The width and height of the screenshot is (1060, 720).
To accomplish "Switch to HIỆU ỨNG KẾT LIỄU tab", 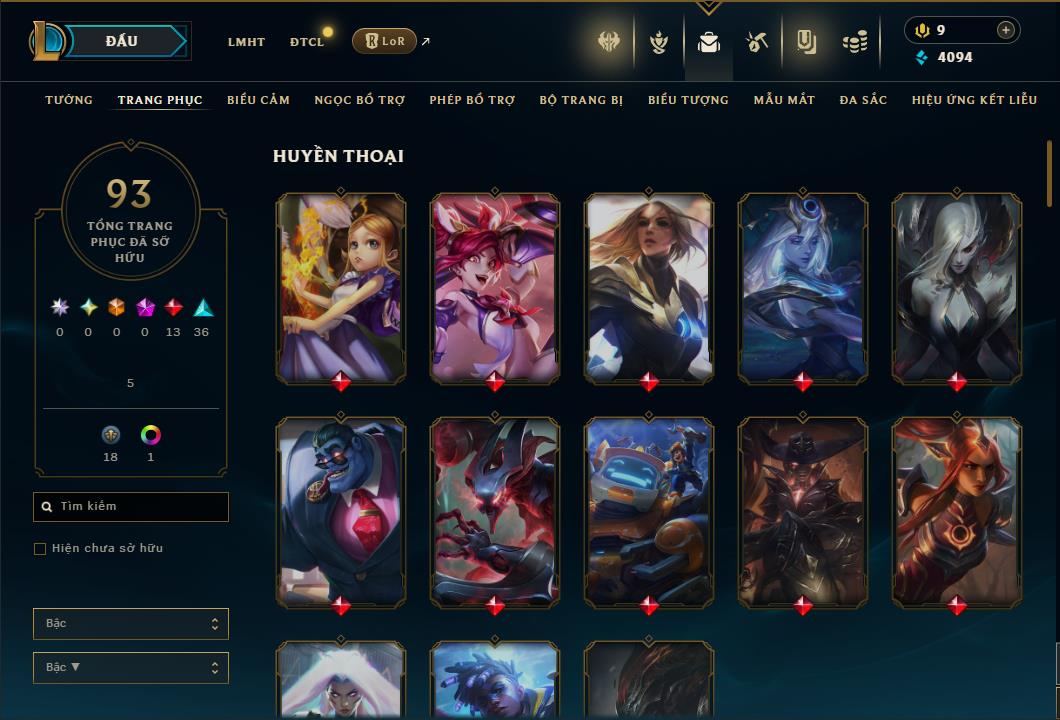I will coord(974,100).
